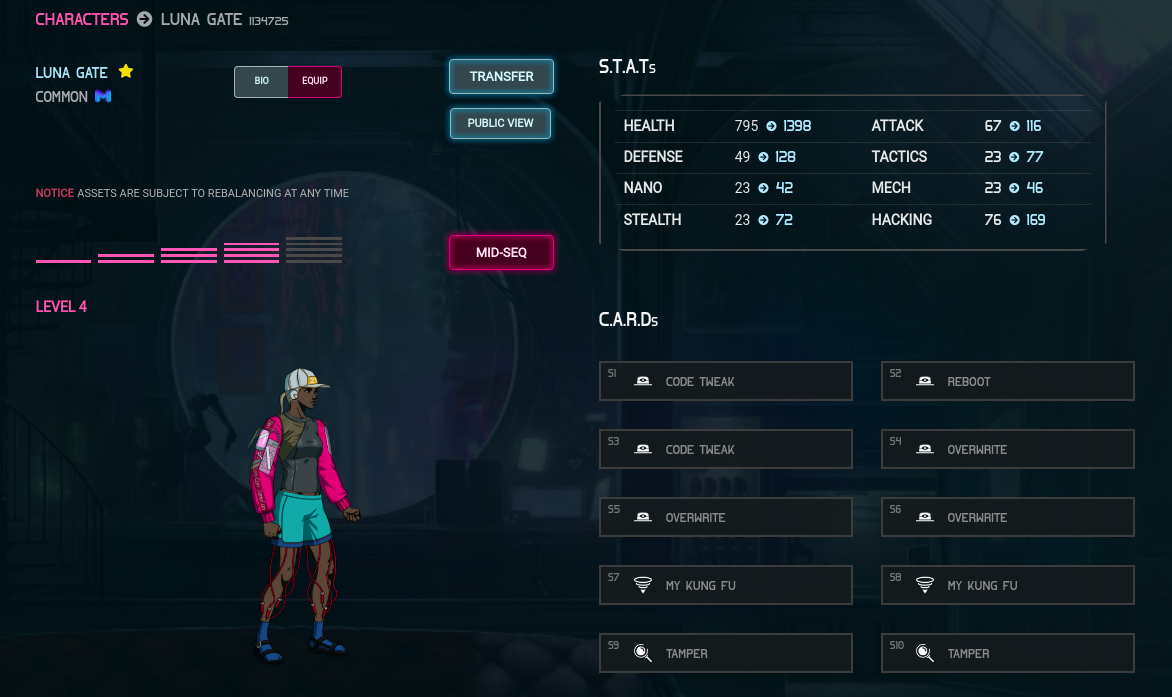The height and width of the screenshot is (697, 1172).
Task: Select the S4 Overwrite card slot
Action: (x=1008, y=449)
